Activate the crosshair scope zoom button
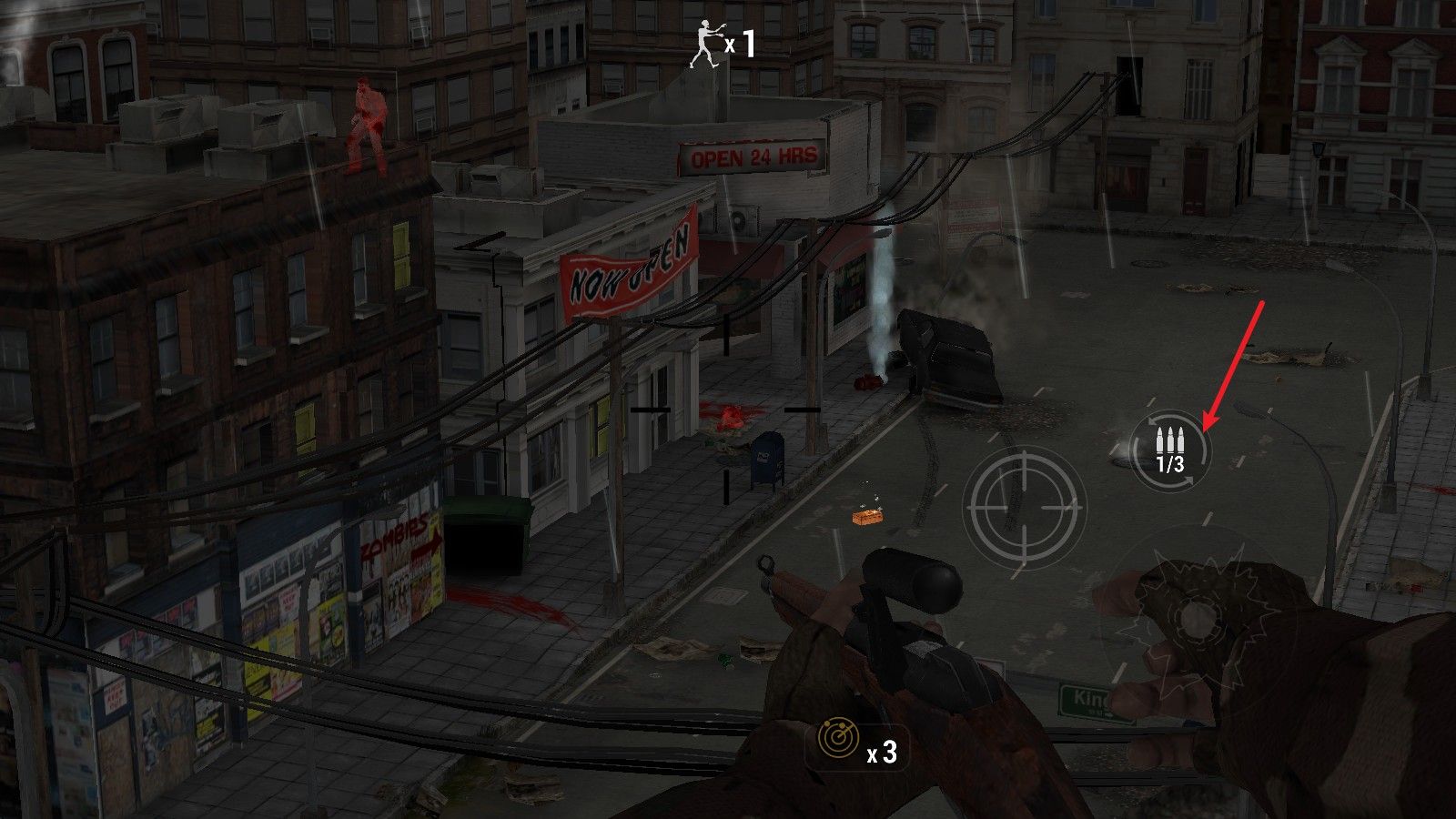The height and width of the screenshot is (819, 1456). click(1024, 506)
